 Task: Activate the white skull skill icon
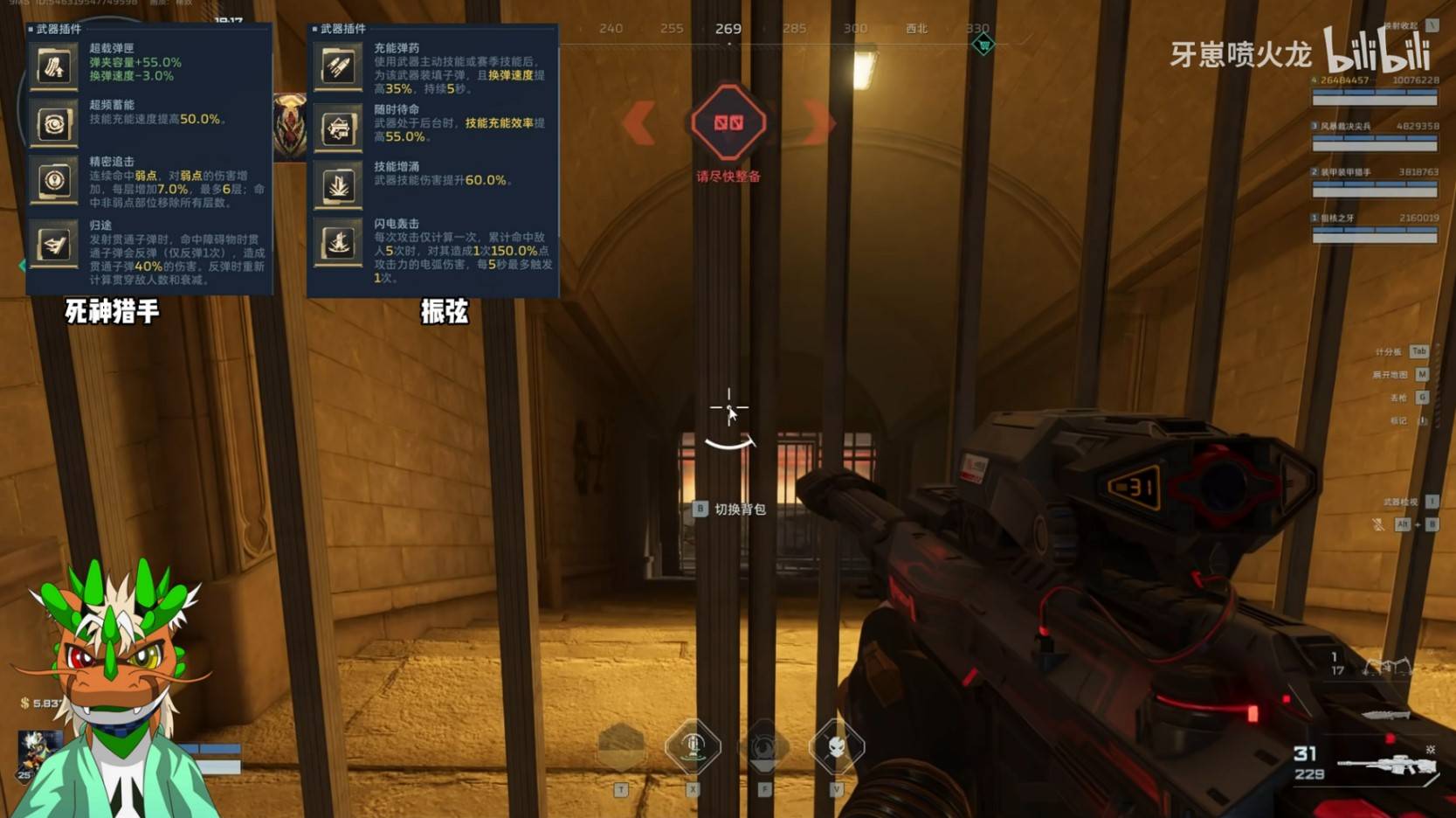836,747
